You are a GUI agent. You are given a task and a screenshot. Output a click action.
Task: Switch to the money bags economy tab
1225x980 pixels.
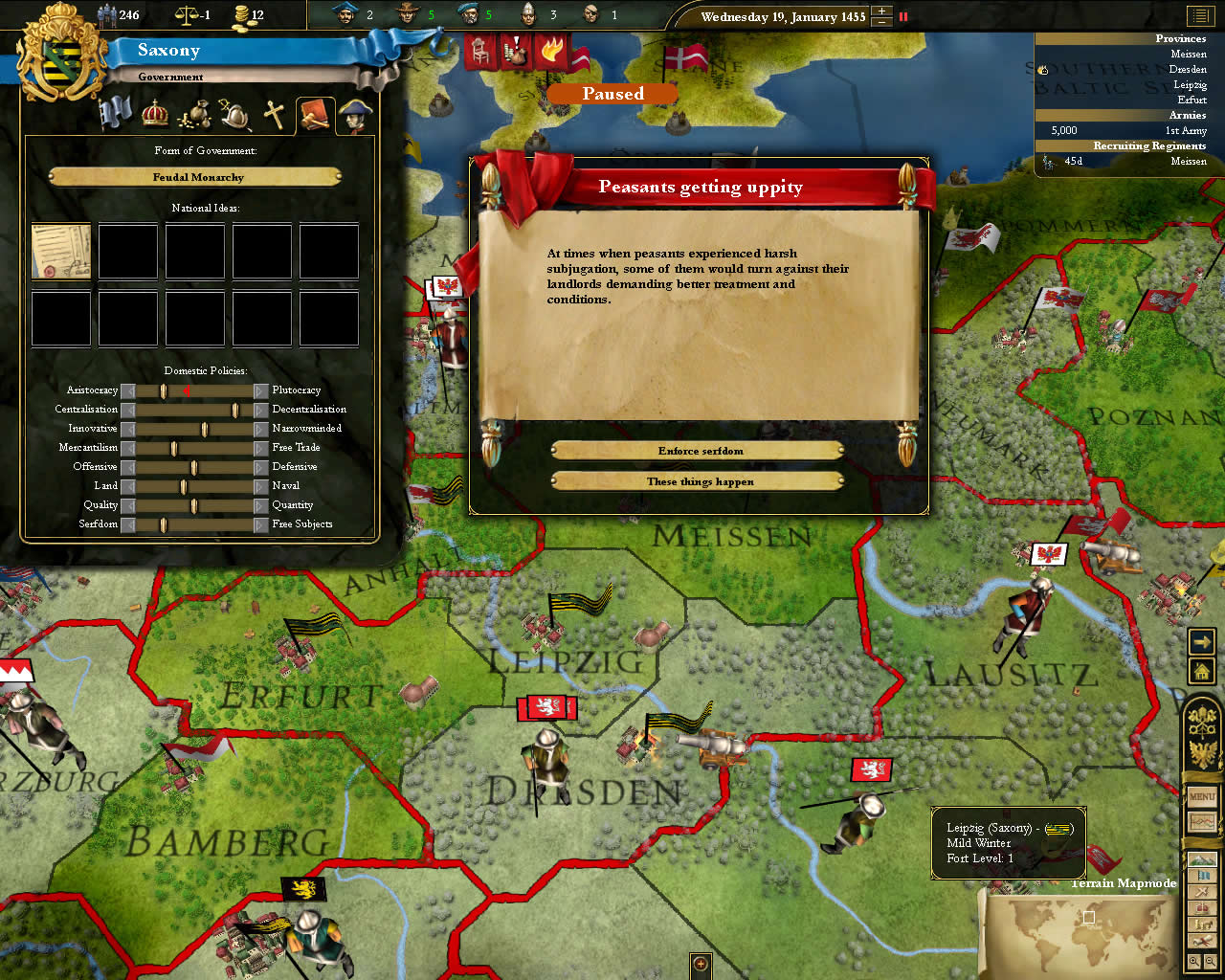195,114
